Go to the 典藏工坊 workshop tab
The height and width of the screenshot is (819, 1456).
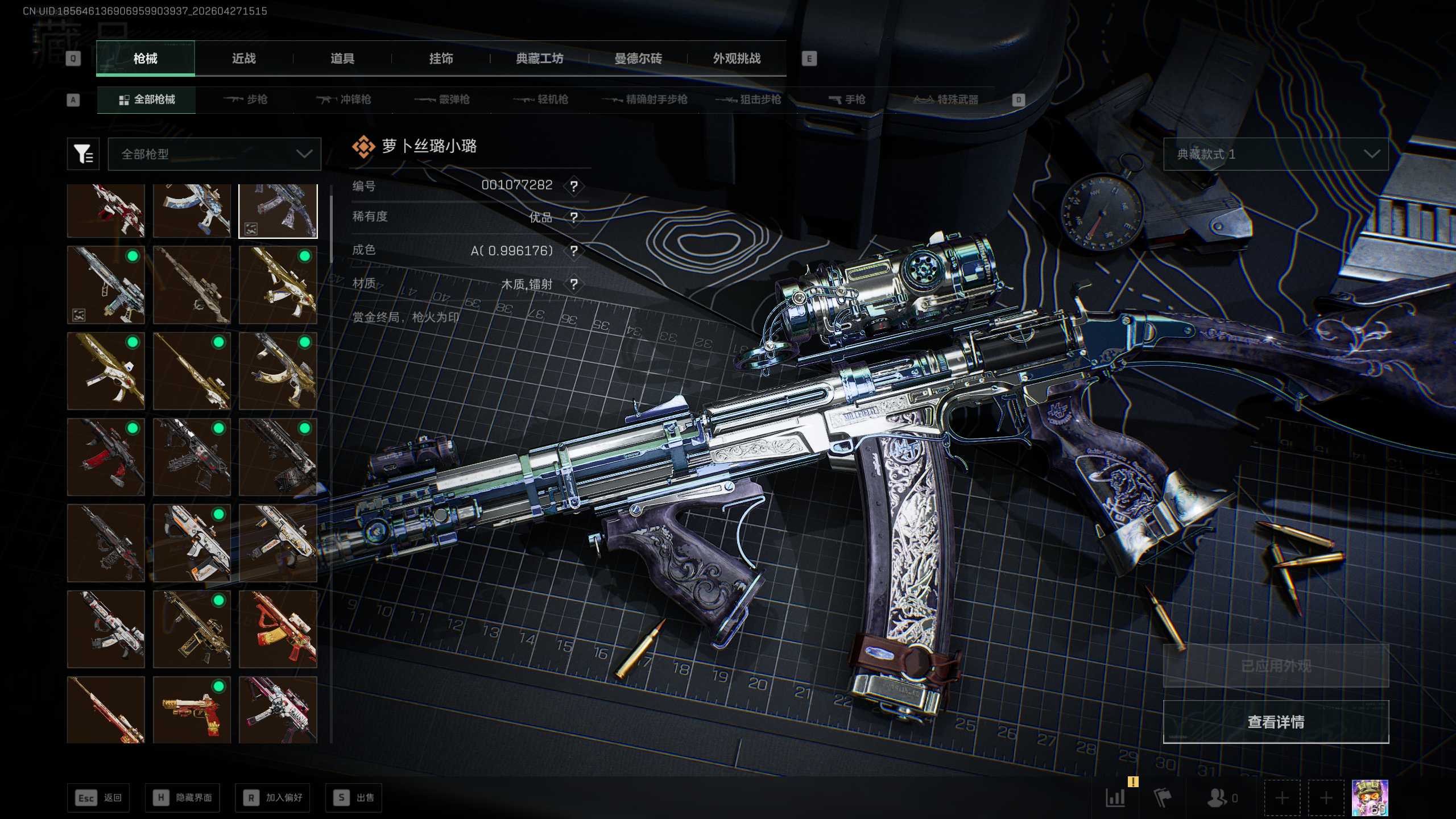coord(539,59)
